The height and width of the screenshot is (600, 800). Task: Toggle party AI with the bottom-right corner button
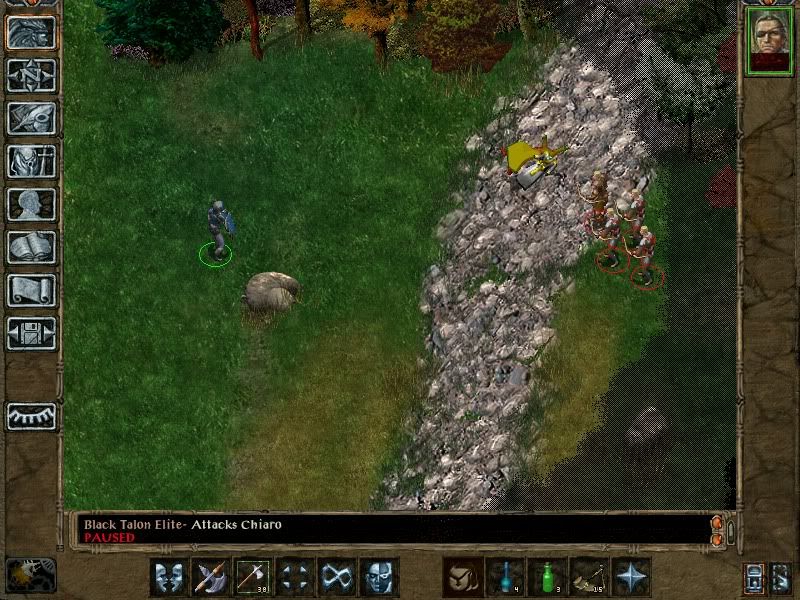coord(781,578)
